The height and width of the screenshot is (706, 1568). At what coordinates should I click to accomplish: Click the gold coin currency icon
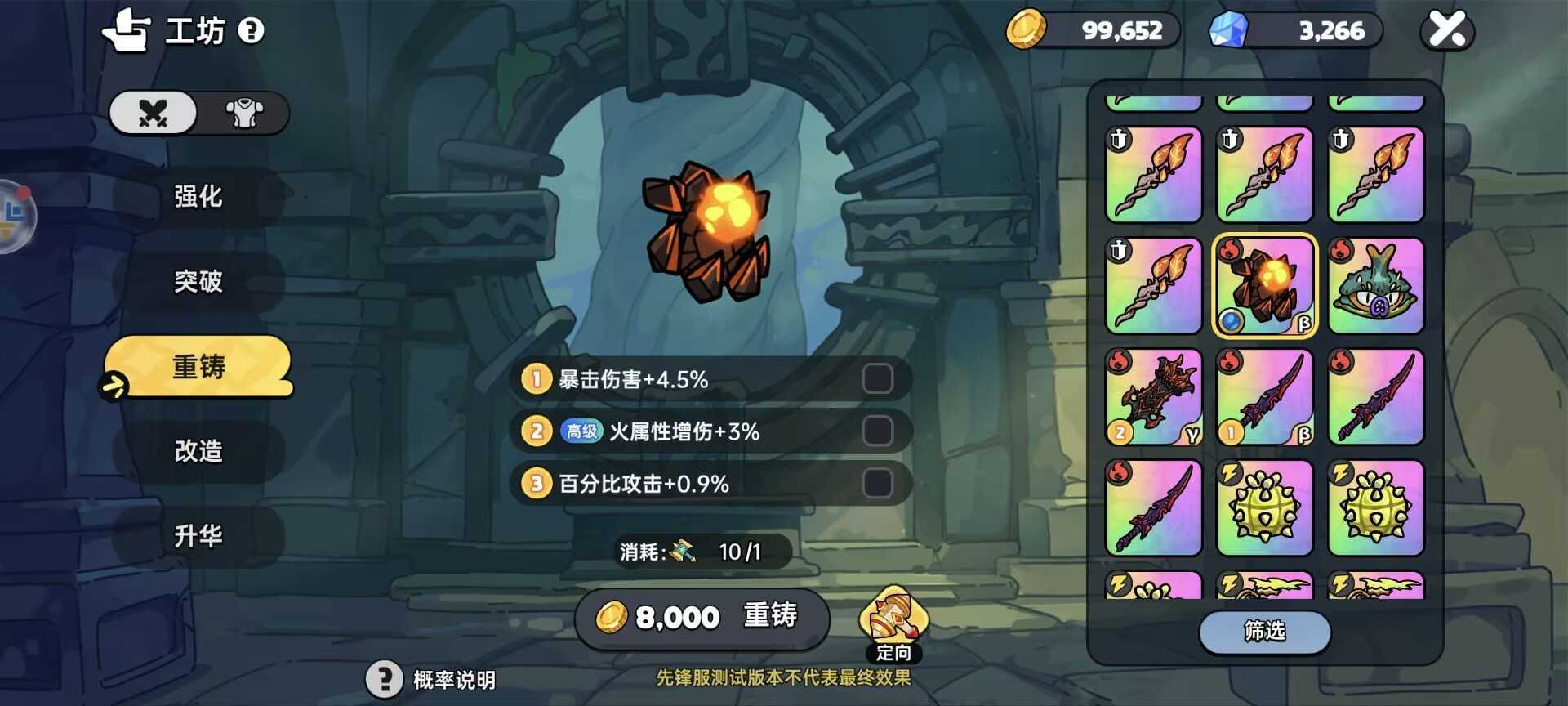coord(1029,30)
